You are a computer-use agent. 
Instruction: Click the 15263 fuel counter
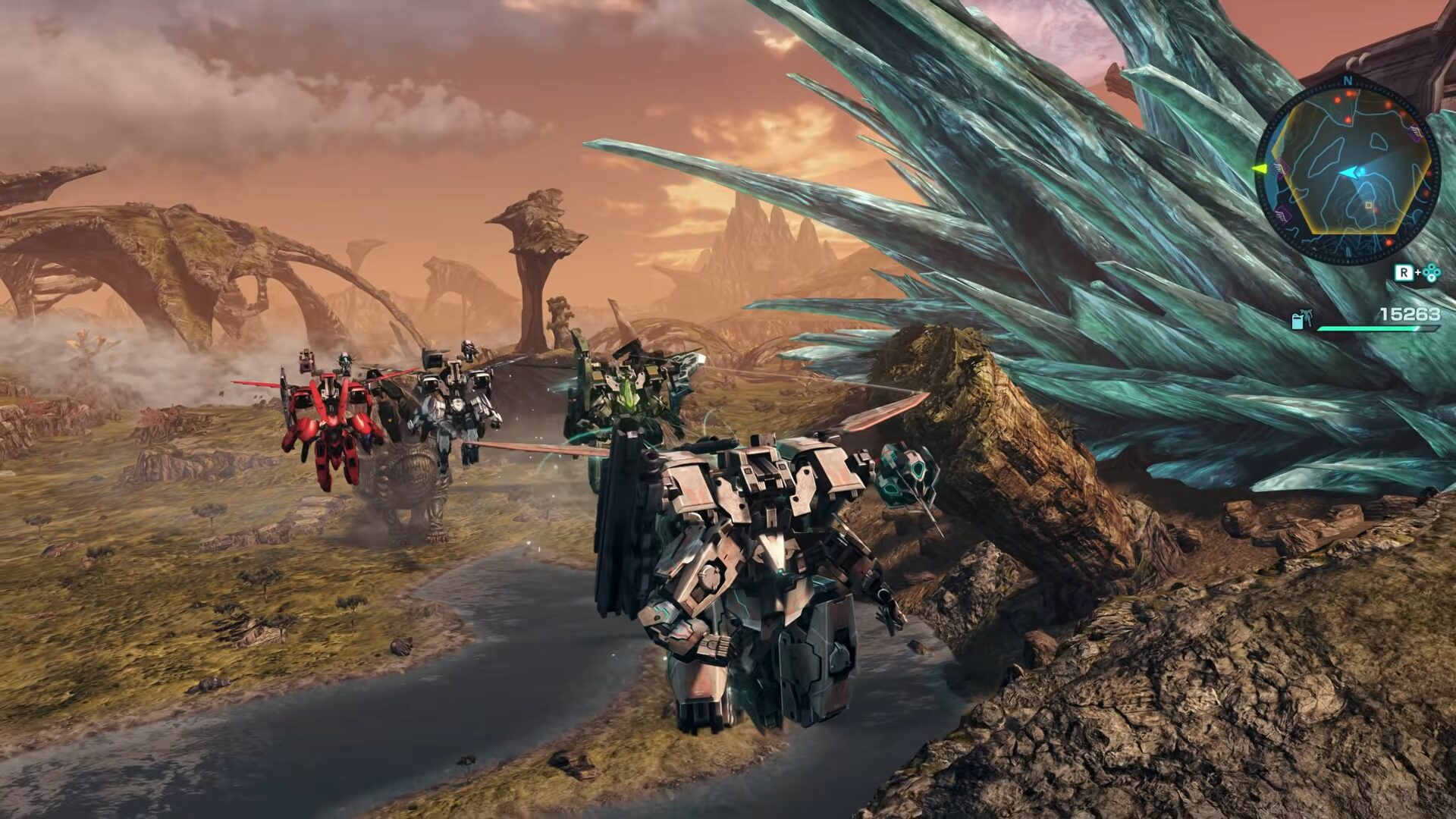[1411, 314]
